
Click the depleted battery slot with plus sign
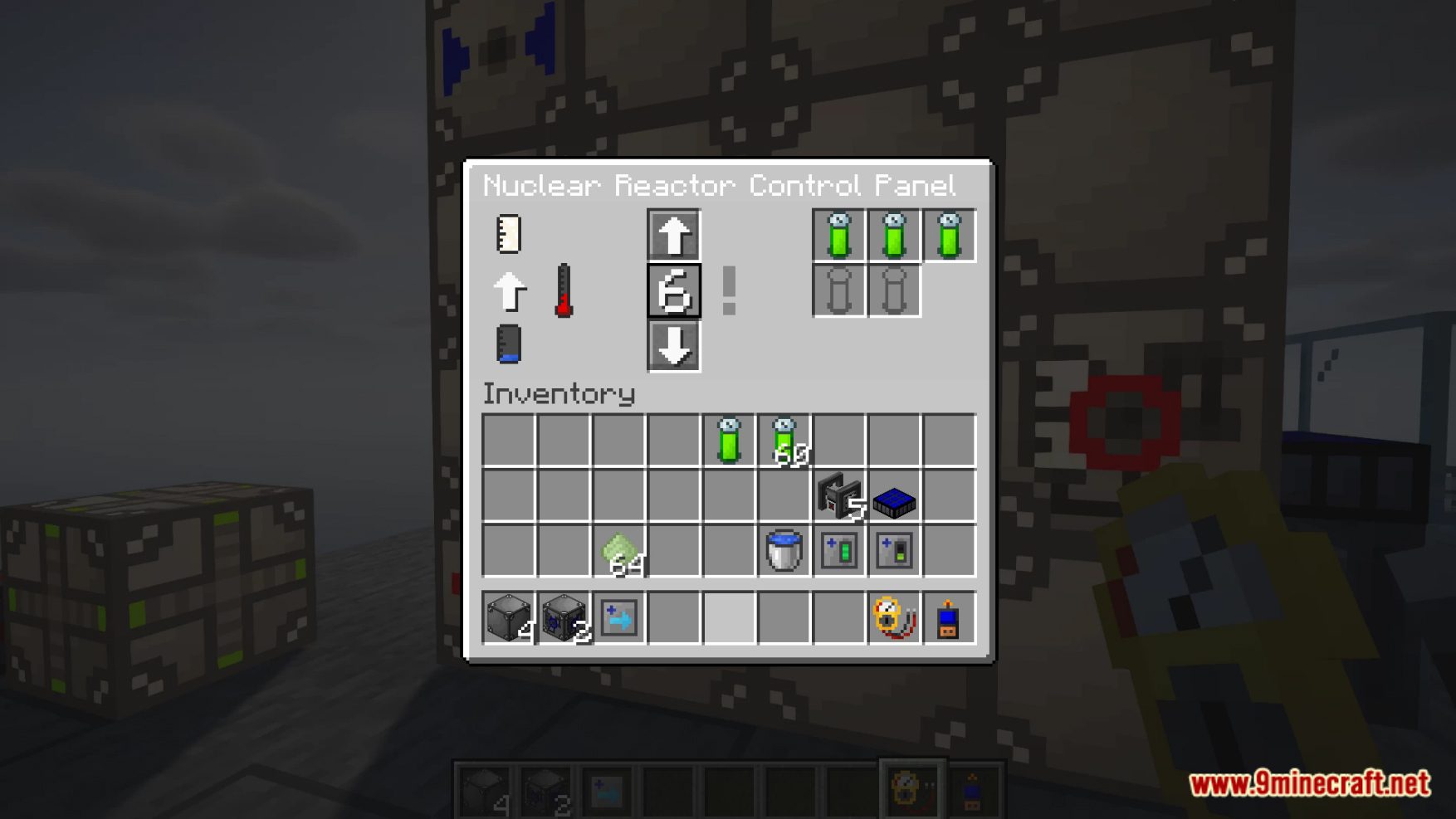(x=894, y=549)
